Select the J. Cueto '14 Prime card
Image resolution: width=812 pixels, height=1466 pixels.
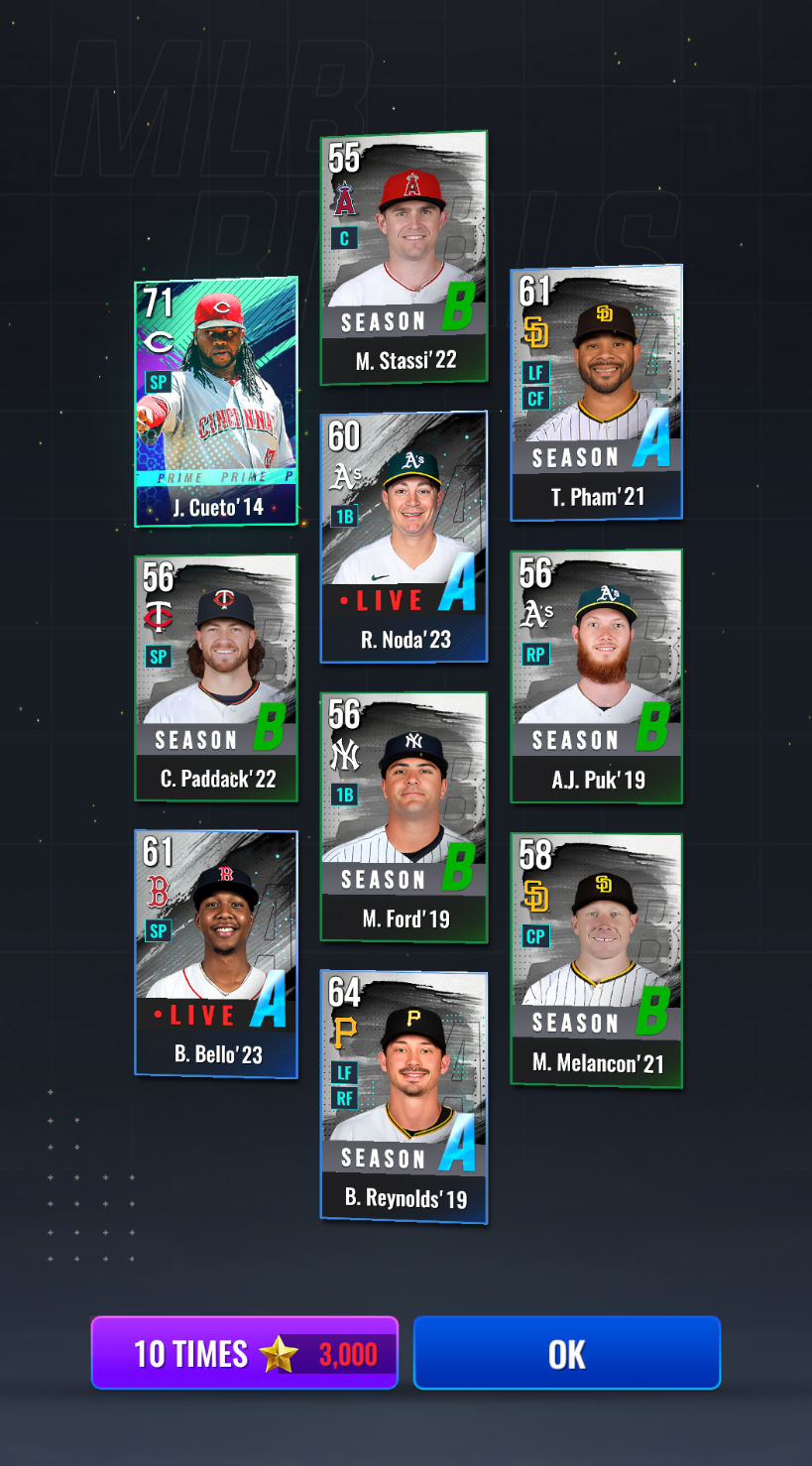[x=216, y=402]
